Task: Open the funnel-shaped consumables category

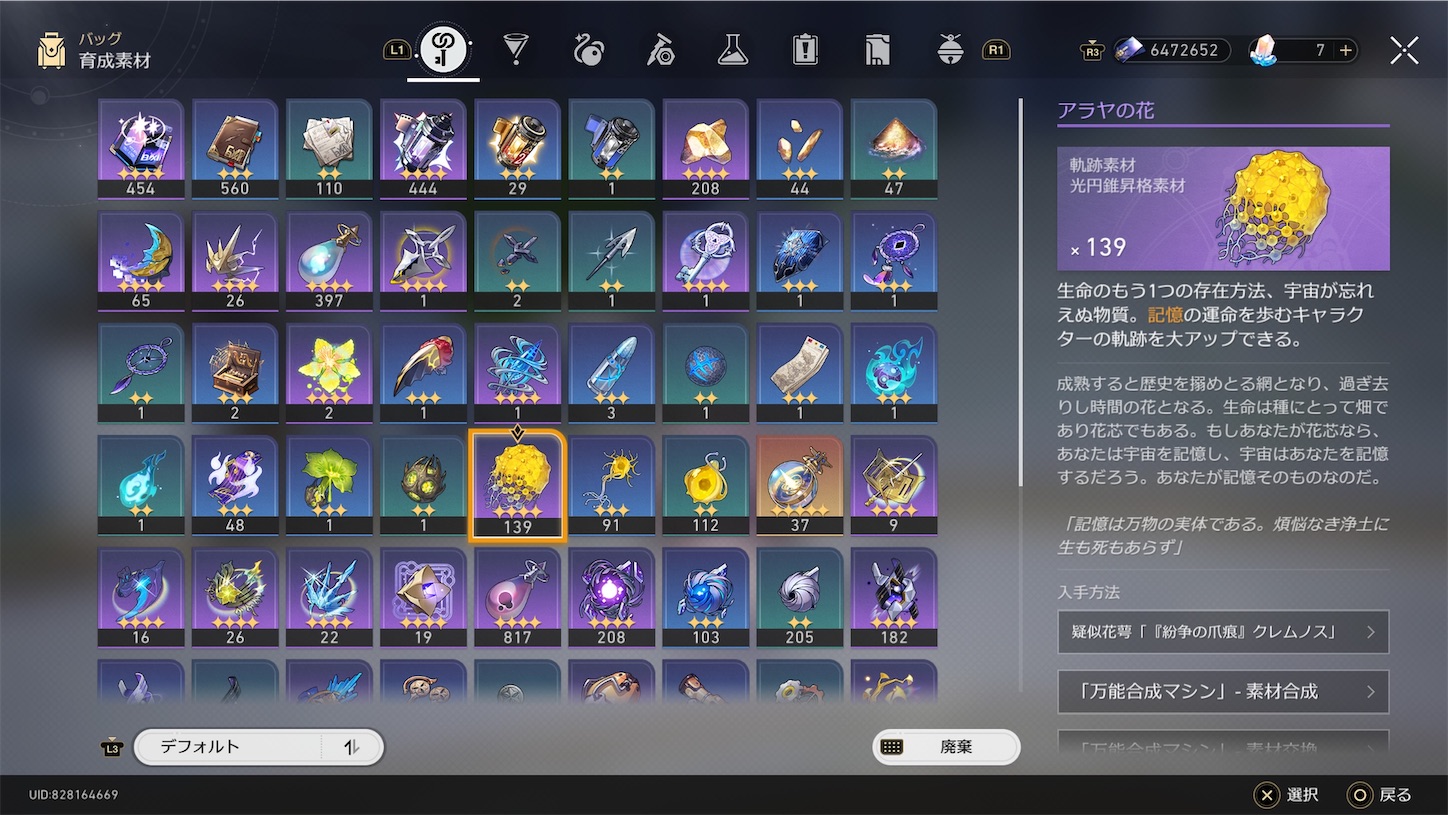Action: point(515,49)
